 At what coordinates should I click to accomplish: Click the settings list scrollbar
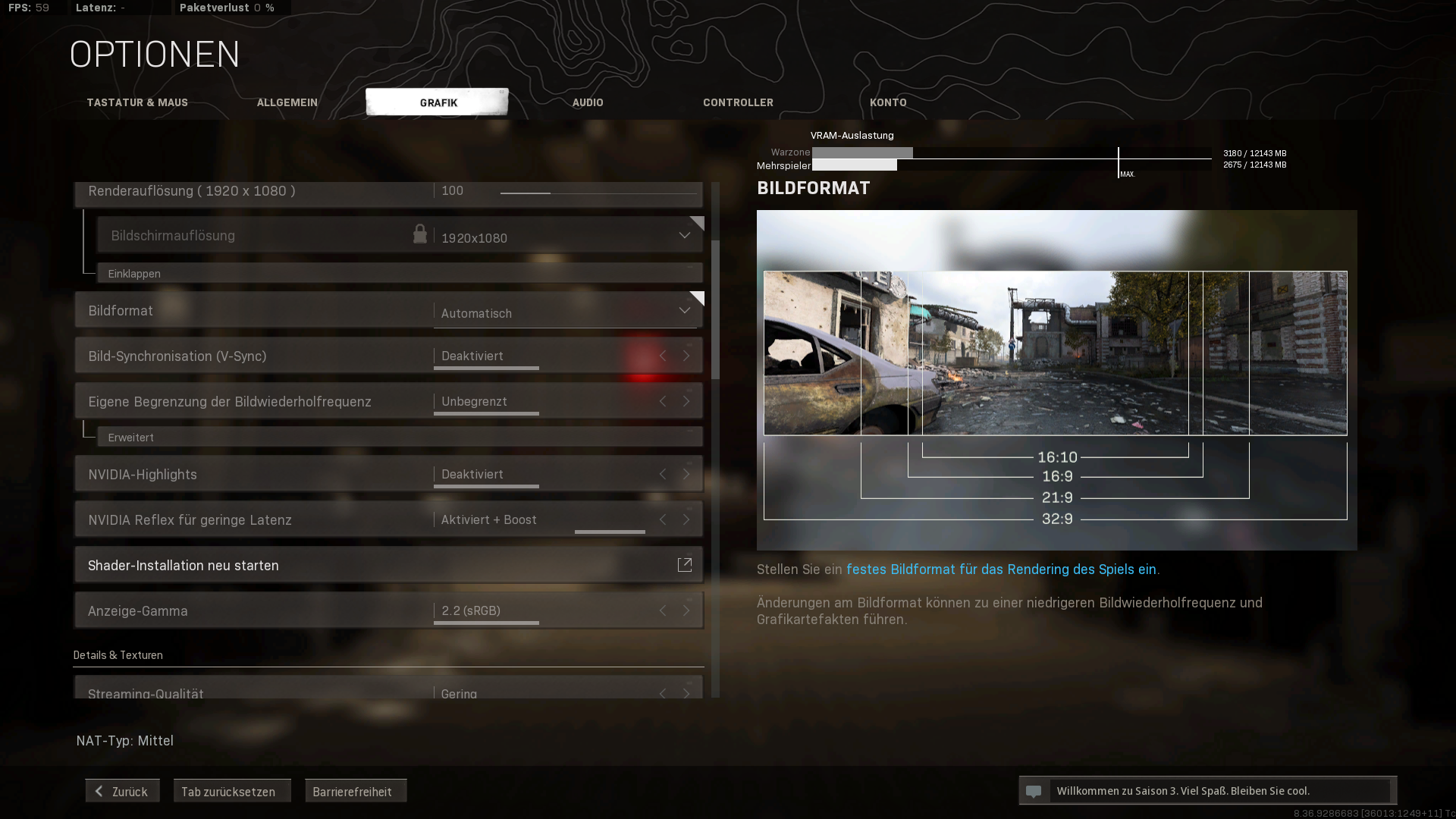(717, 303)
